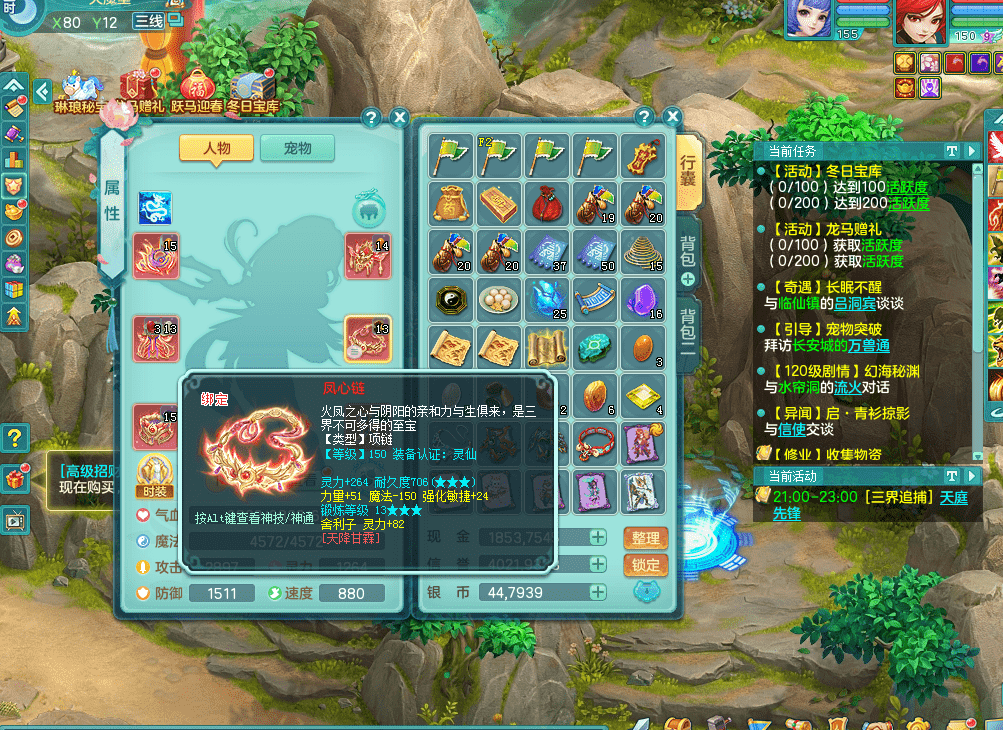Open the 冬日宝库 event icon
The height and width of the screenshot is (730, 1003).
coord(252,90)
